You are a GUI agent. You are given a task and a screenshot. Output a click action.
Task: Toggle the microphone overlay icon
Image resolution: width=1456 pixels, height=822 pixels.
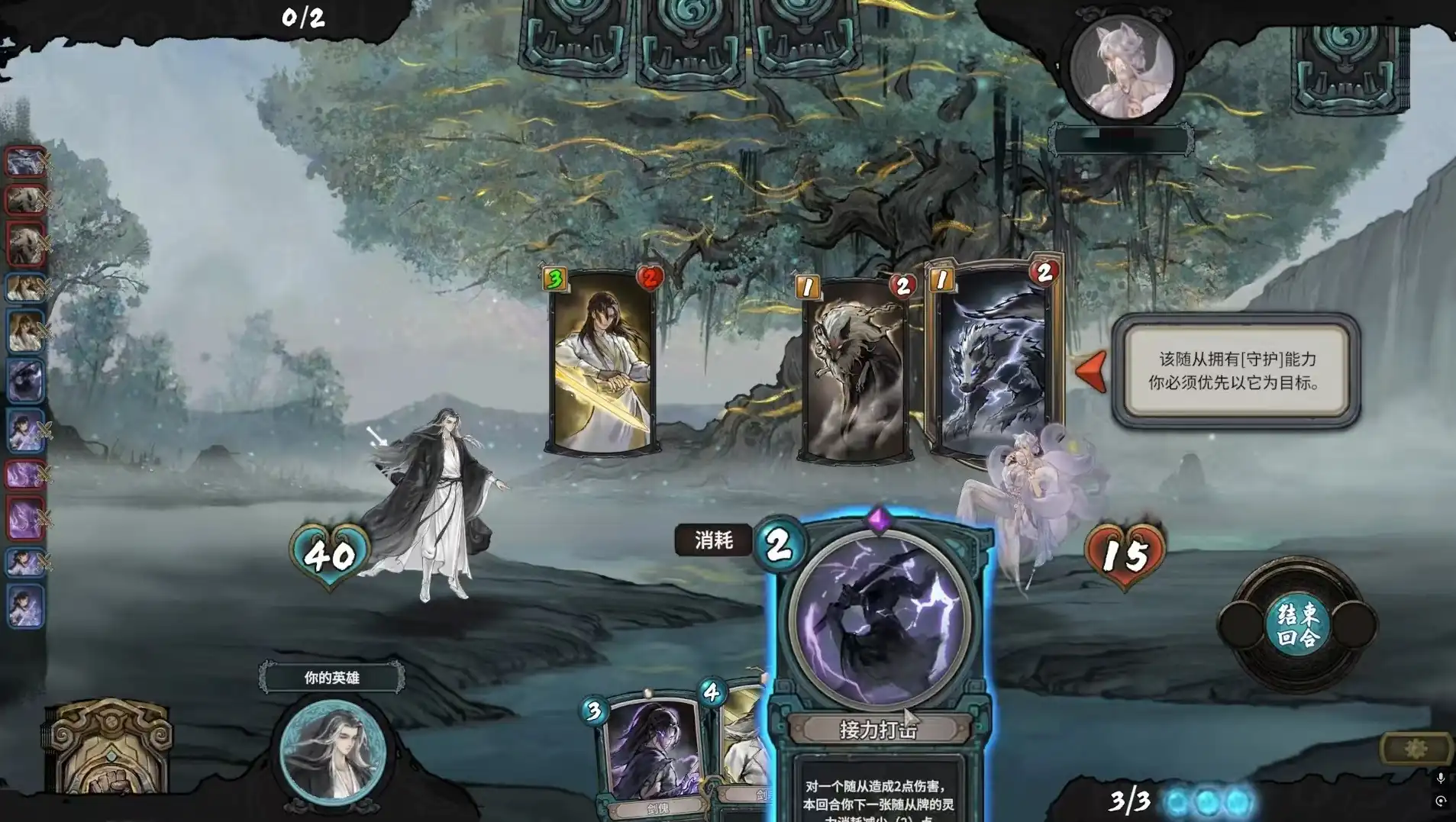coord(1440,778)
